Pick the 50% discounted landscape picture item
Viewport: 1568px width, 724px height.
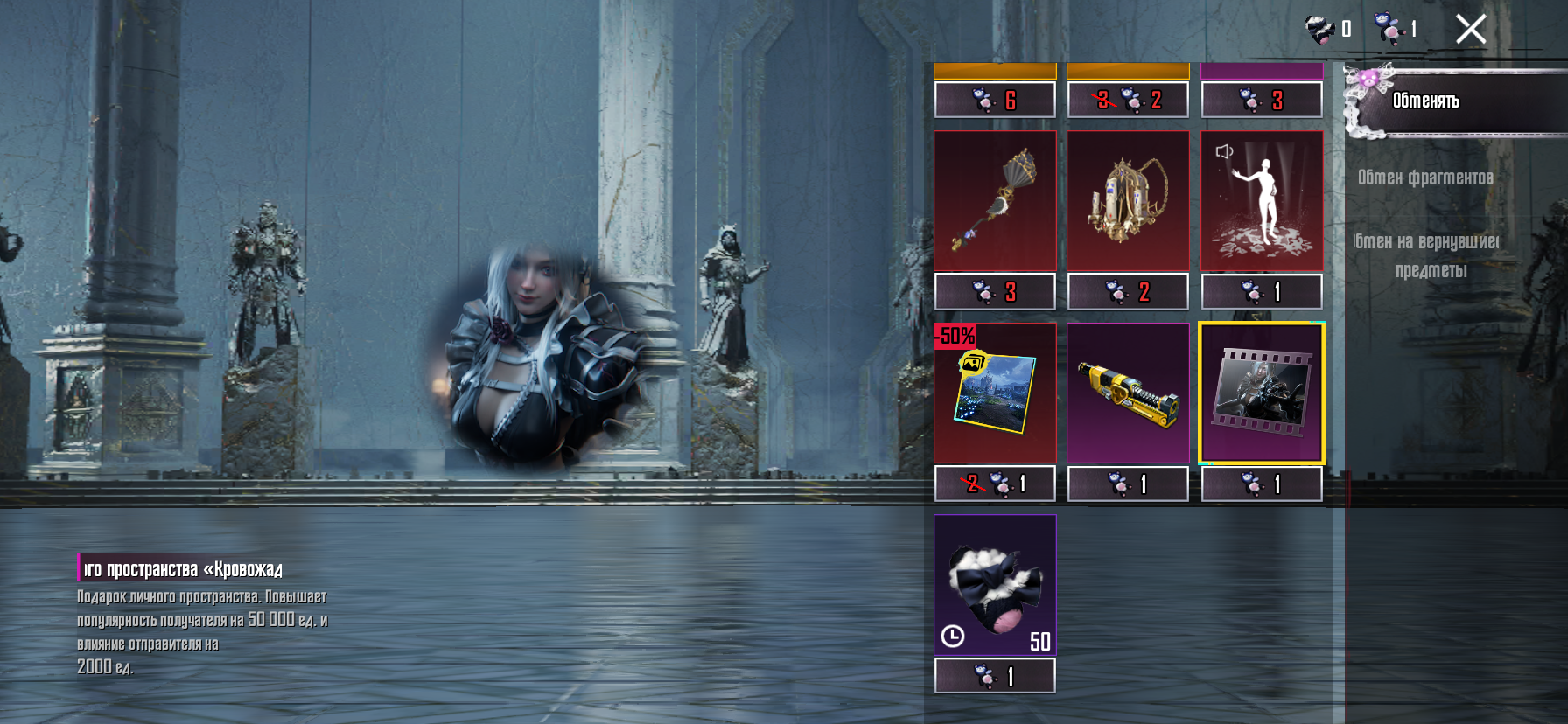pos(995,393)
